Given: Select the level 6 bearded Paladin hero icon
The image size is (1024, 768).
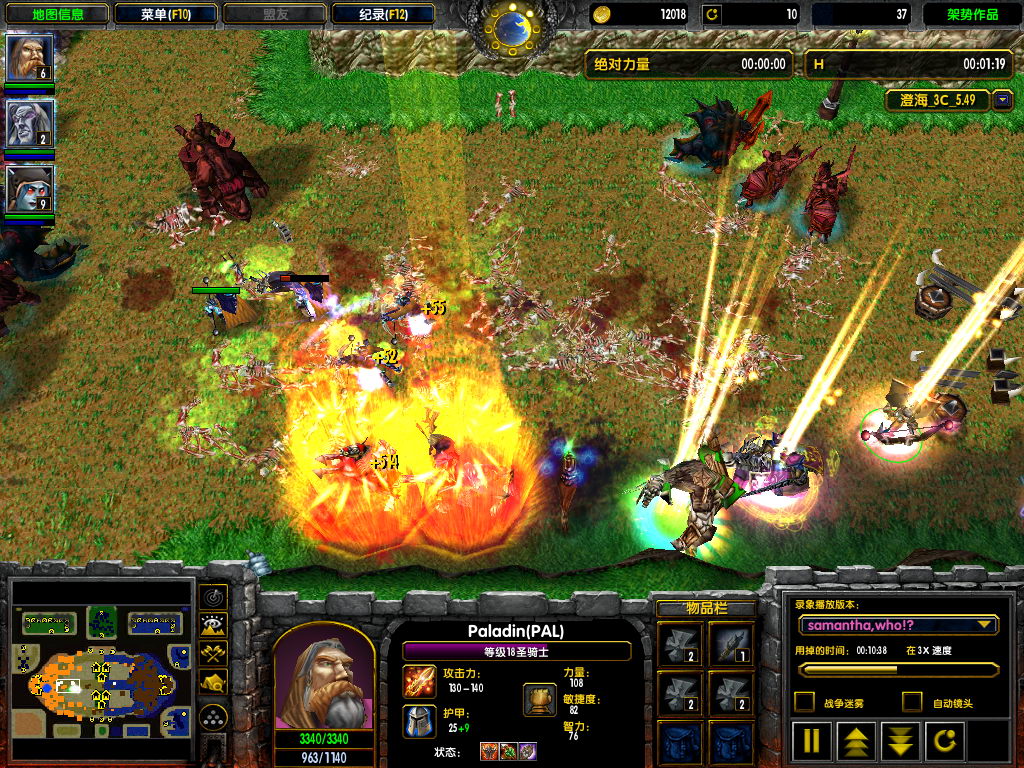Looking at the screenshot, I should (30, 57).
